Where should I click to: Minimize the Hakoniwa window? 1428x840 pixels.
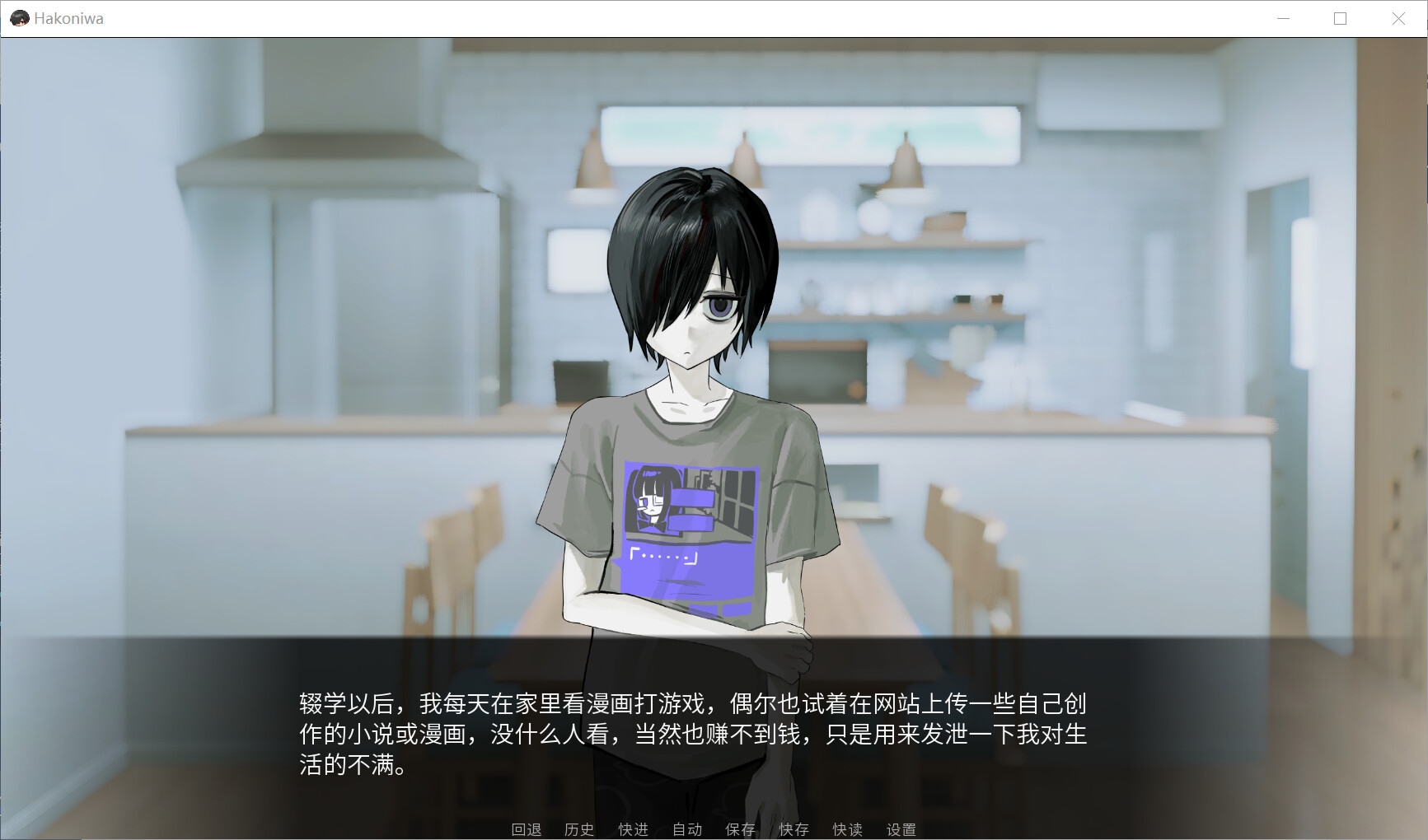pos(1283,19)
